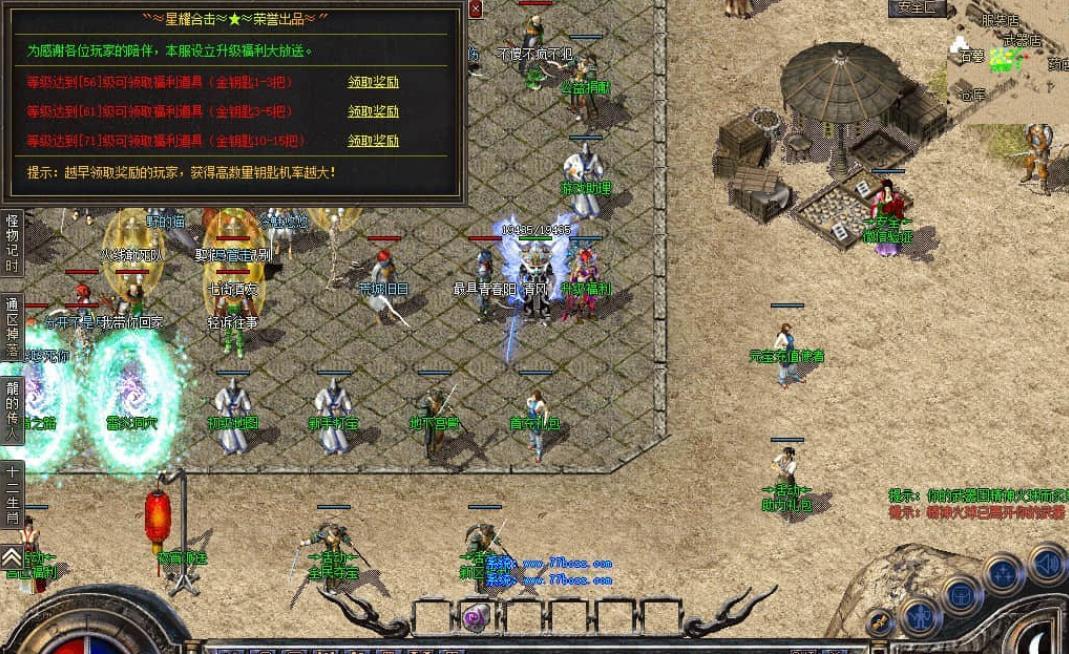Claim the level 56 welfare reward
Viewport: 1069px width, 654px height.
[373, 82]
